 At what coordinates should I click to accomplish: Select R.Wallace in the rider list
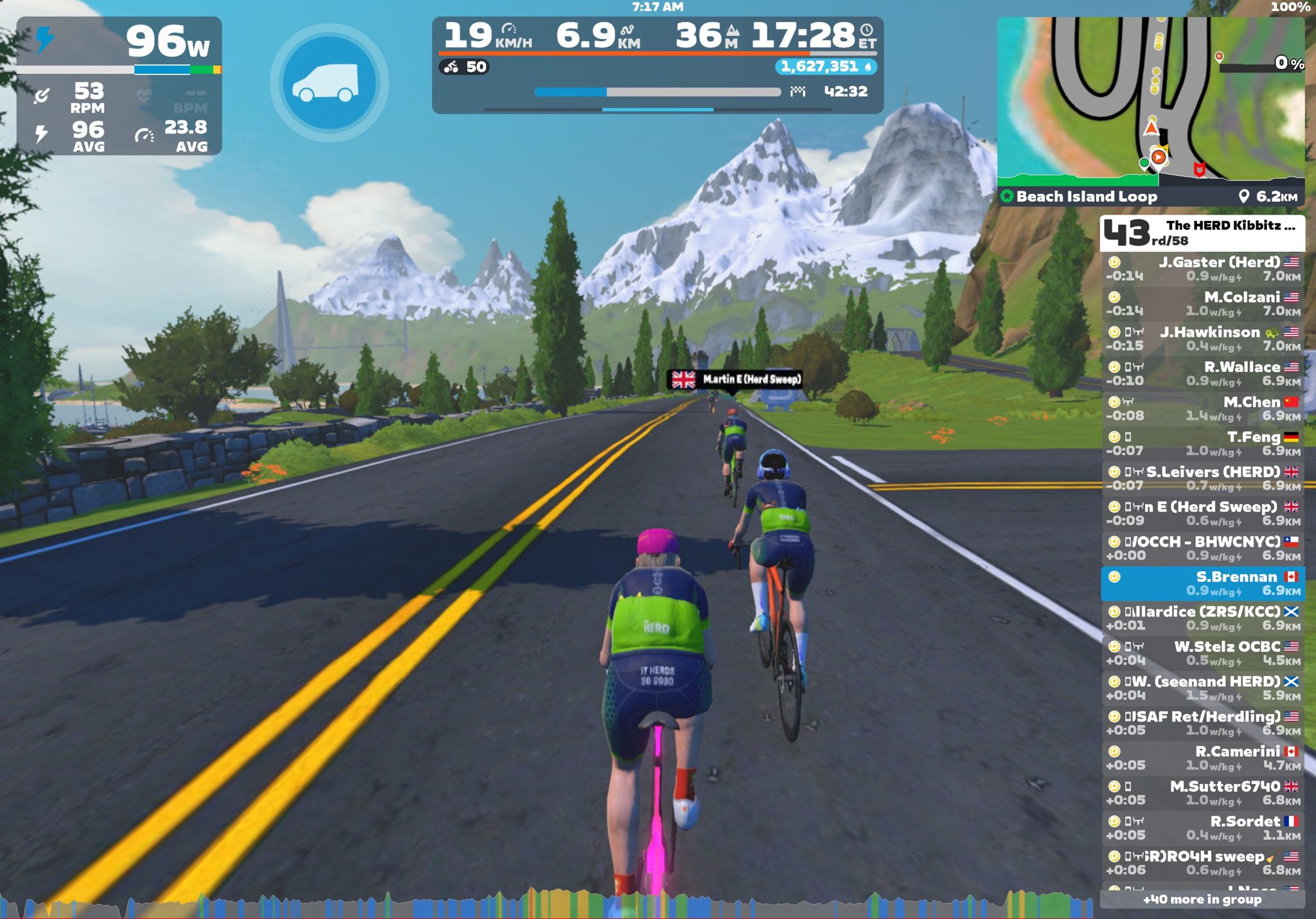[x=1202, y=373]
